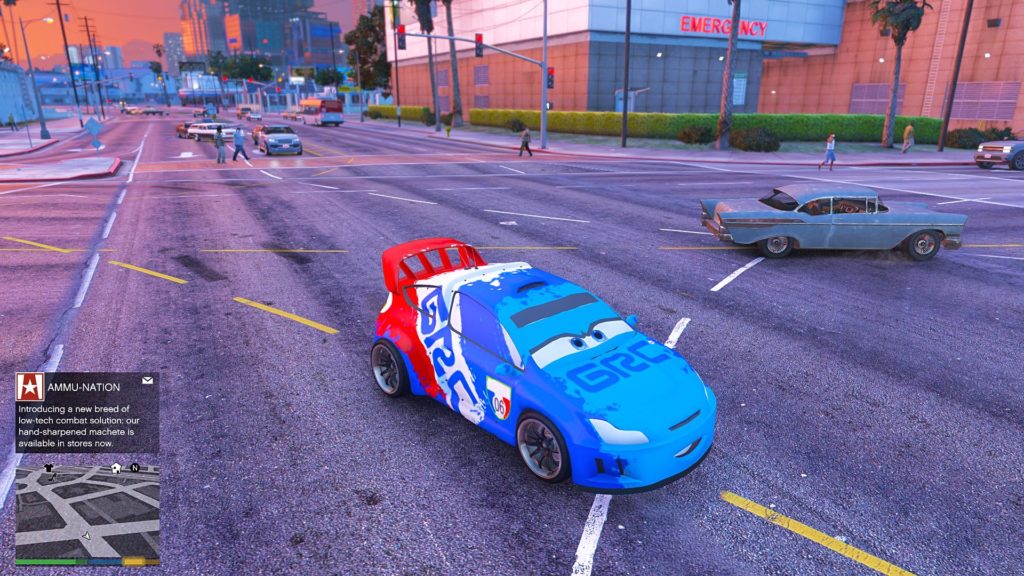Click the north compass marker on minimap
This screenshot has height=576, width=1024.
[134, 467]
